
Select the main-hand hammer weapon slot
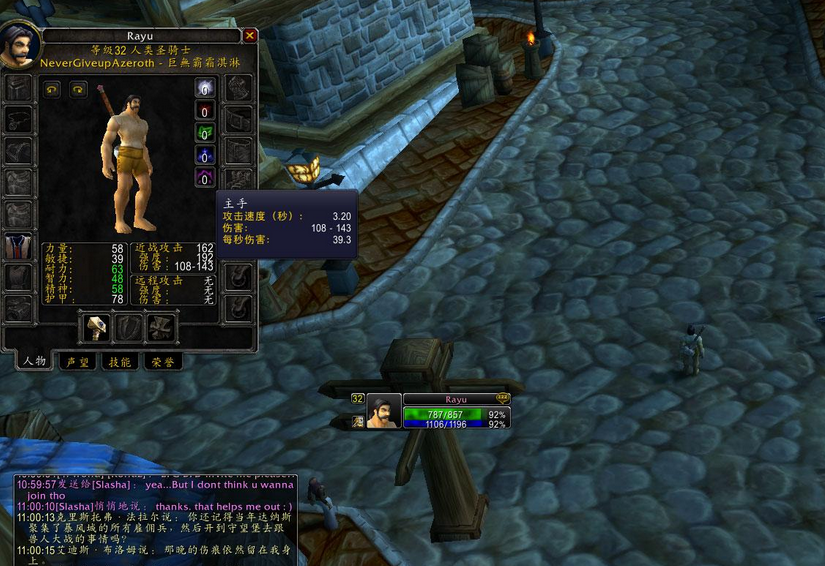96,328
